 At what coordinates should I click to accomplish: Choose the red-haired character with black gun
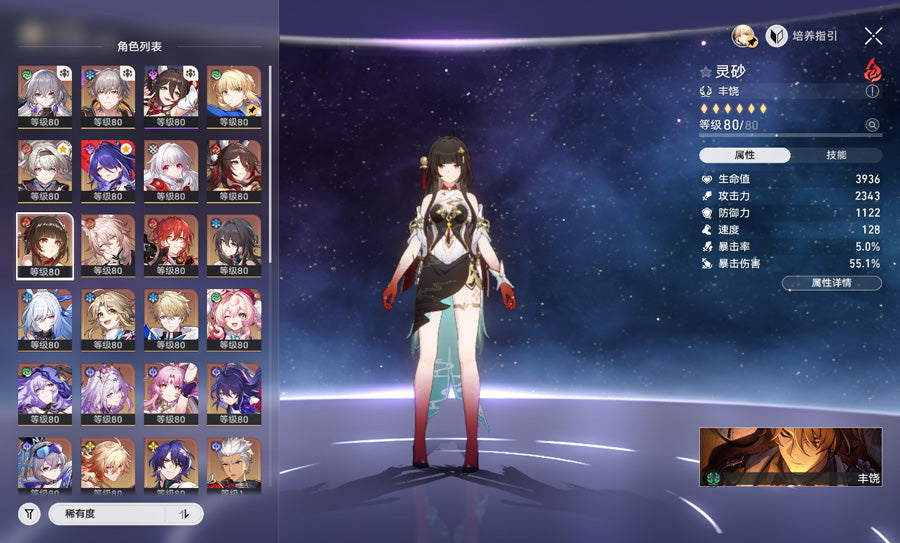click(x=170, y=245)
